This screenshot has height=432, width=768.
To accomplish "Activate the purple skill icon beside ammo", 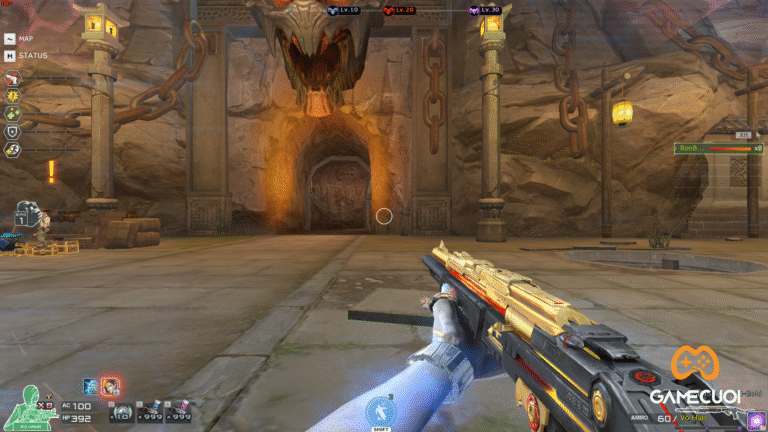I will click(756, 419).
